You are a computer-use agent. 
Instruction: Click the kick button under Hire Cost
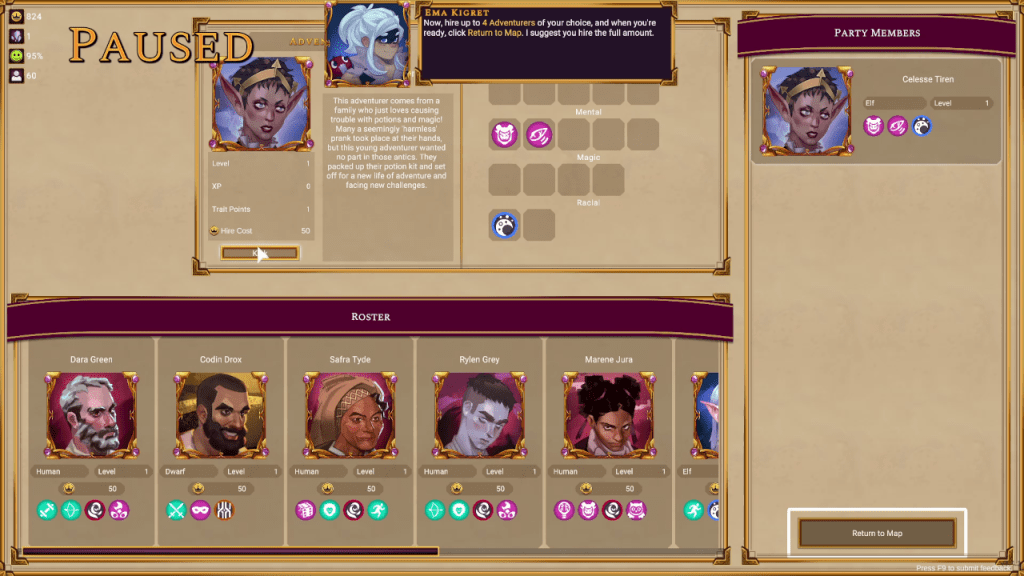click(x=259, y=253)
